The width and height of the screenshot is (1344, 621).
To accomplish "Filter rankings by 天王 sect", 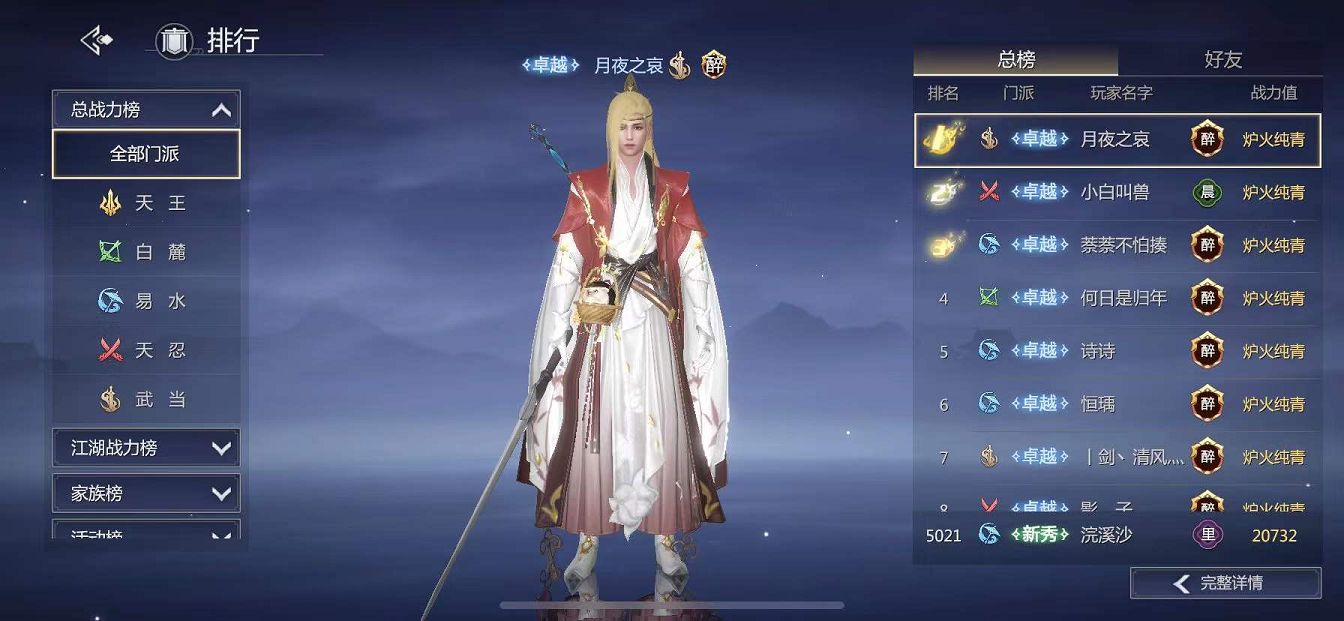I will [146, 203].
